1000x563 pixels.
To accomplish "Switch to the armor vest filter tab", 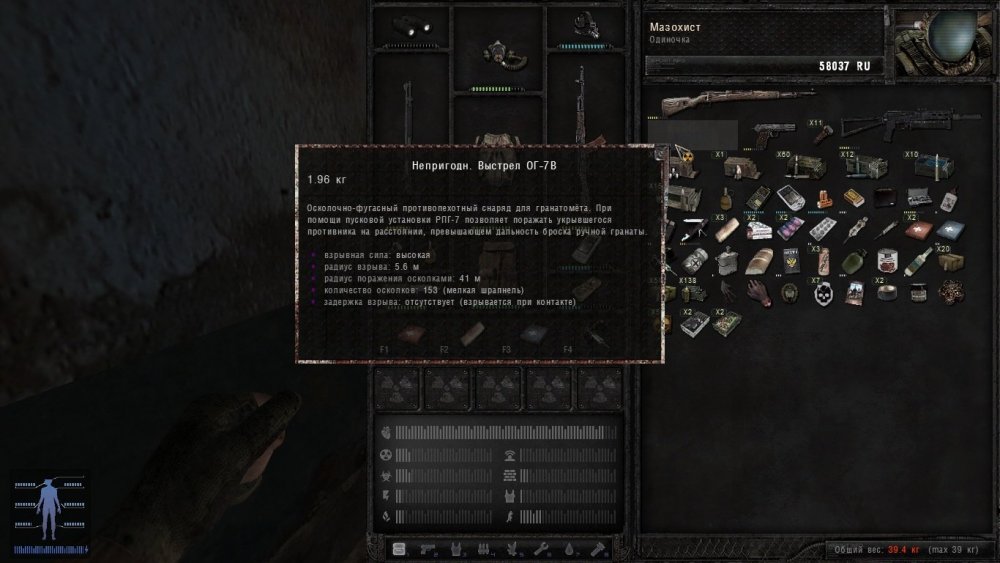I will tap(455, 548).
